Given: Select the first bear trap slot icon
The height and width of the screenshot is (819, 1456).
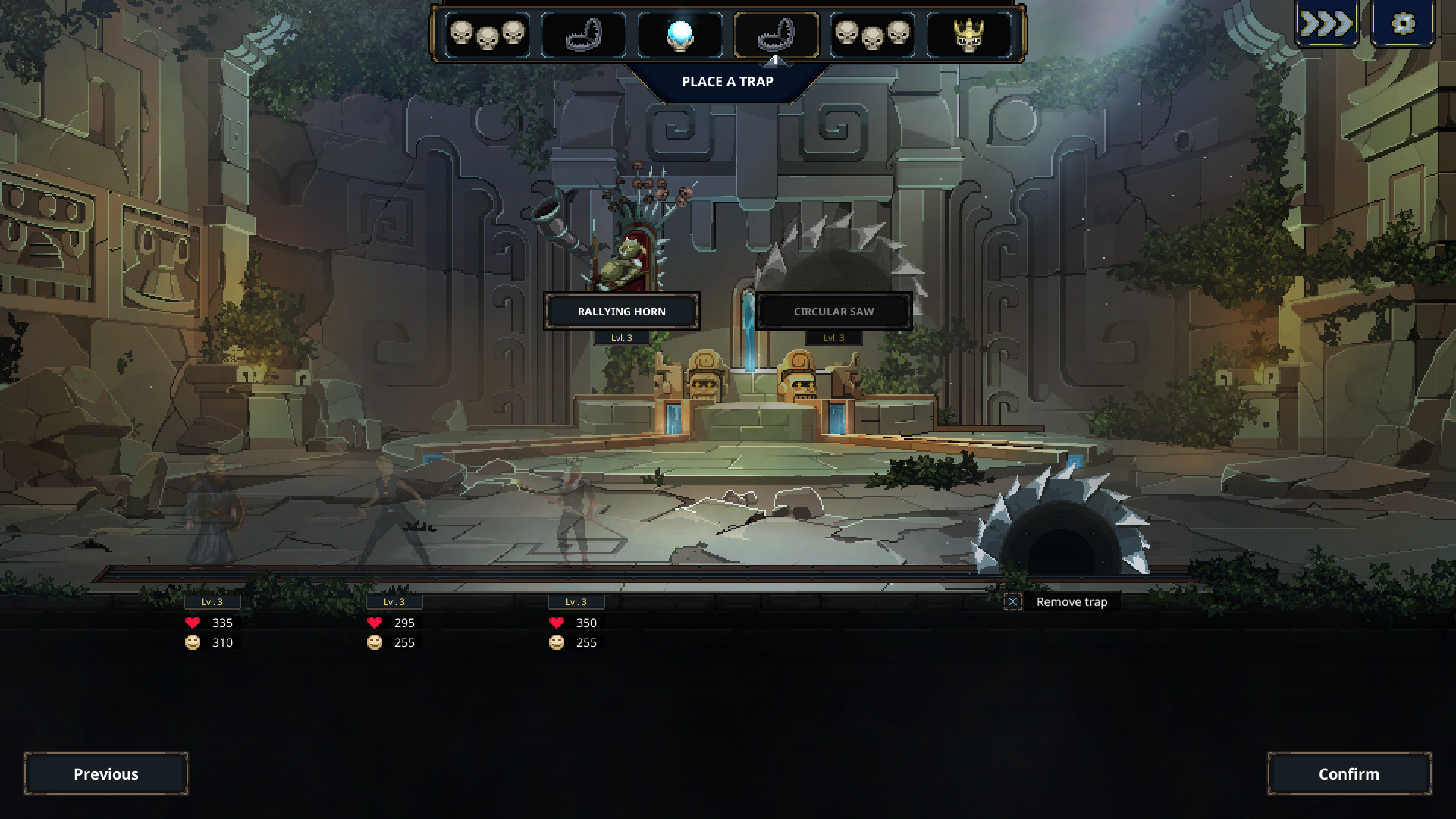Looking at the screenshot, I should (584, 33).
